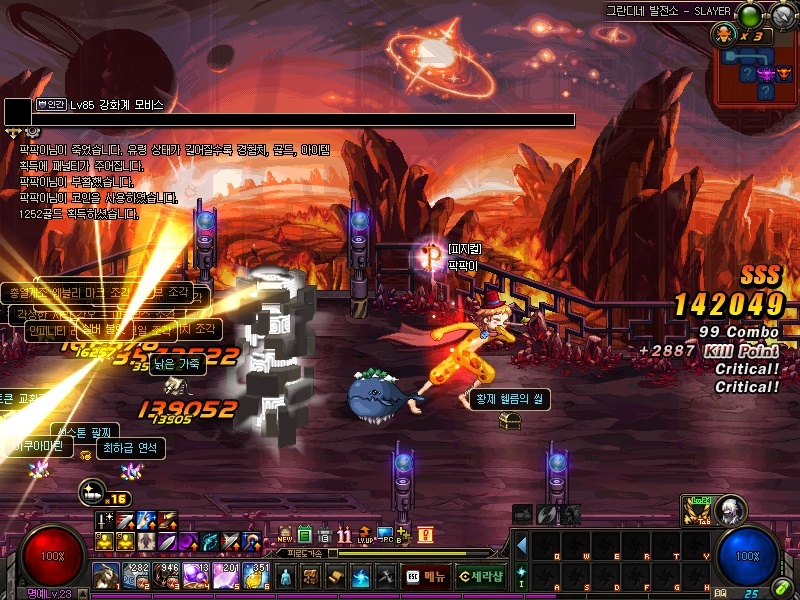
Task: Click the left arrow on the skill bar
Action: [521, 546]
